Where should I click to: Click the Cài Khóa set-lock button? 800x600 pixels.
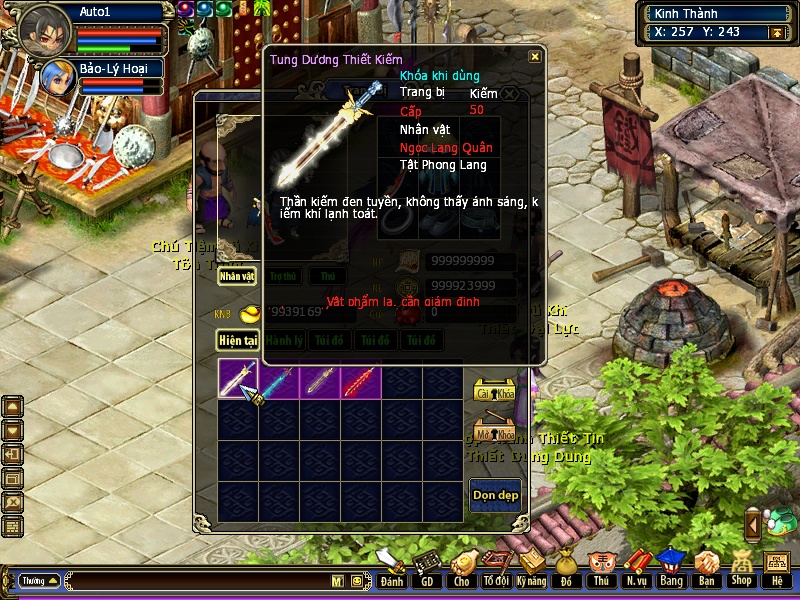tap(494, 392)
